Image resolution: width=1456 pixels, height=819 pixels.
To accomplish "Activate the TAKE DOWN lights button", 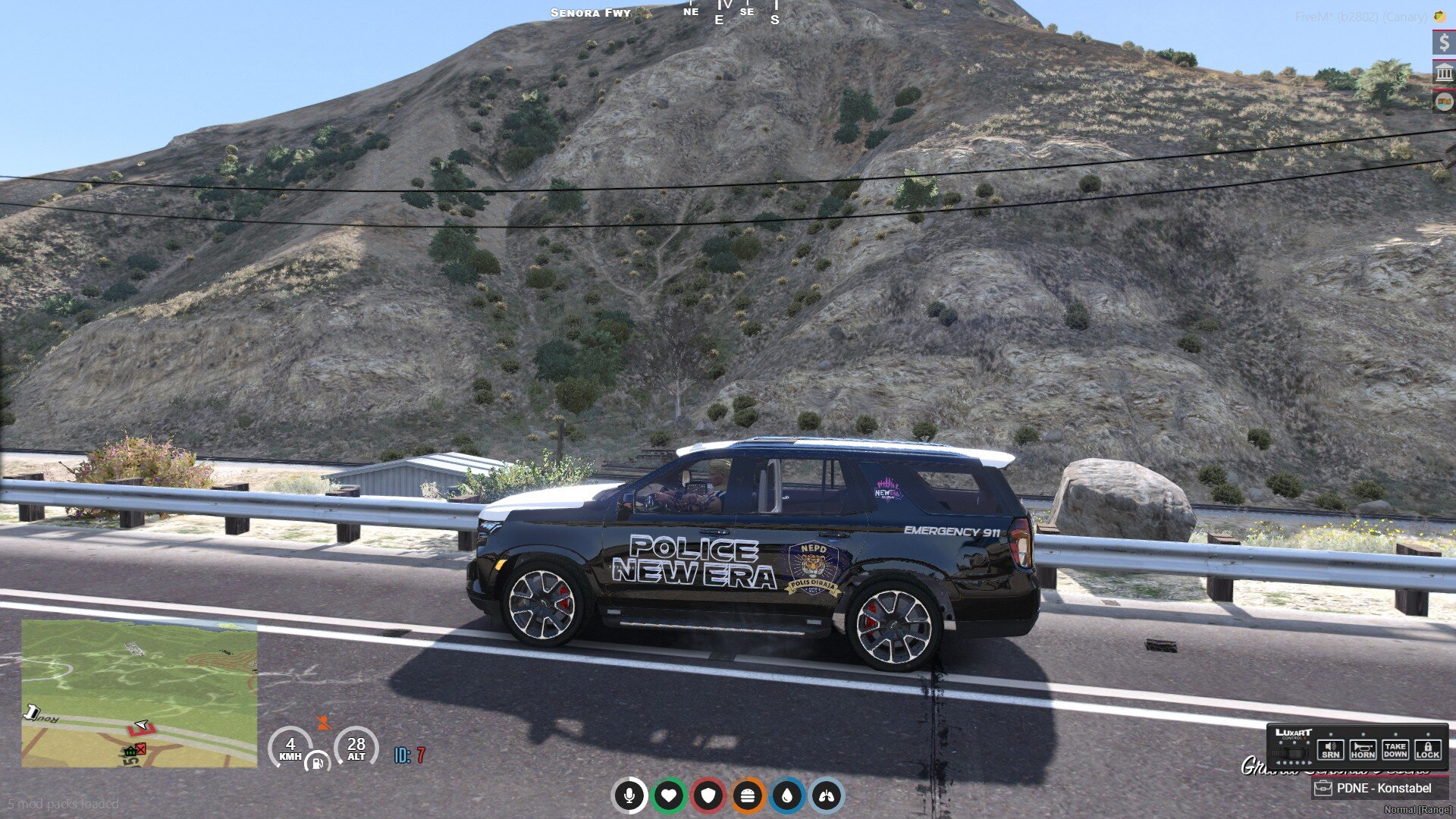I will pos(1395,749).
